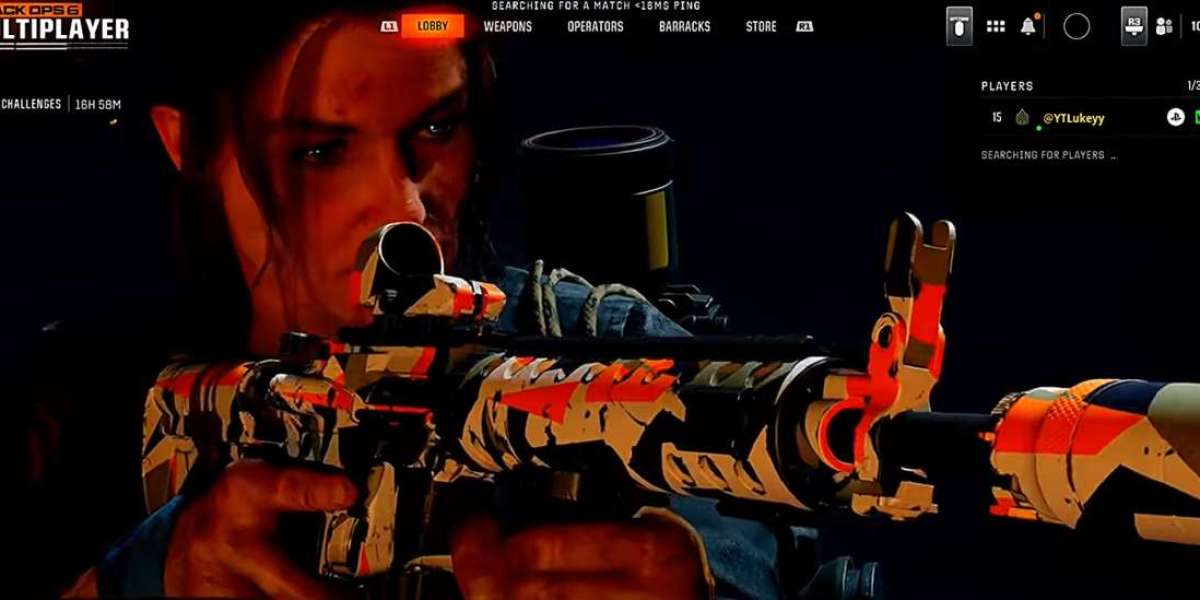
Task: Switch to the Lobby tab
Action: click(x=433, y=27)
